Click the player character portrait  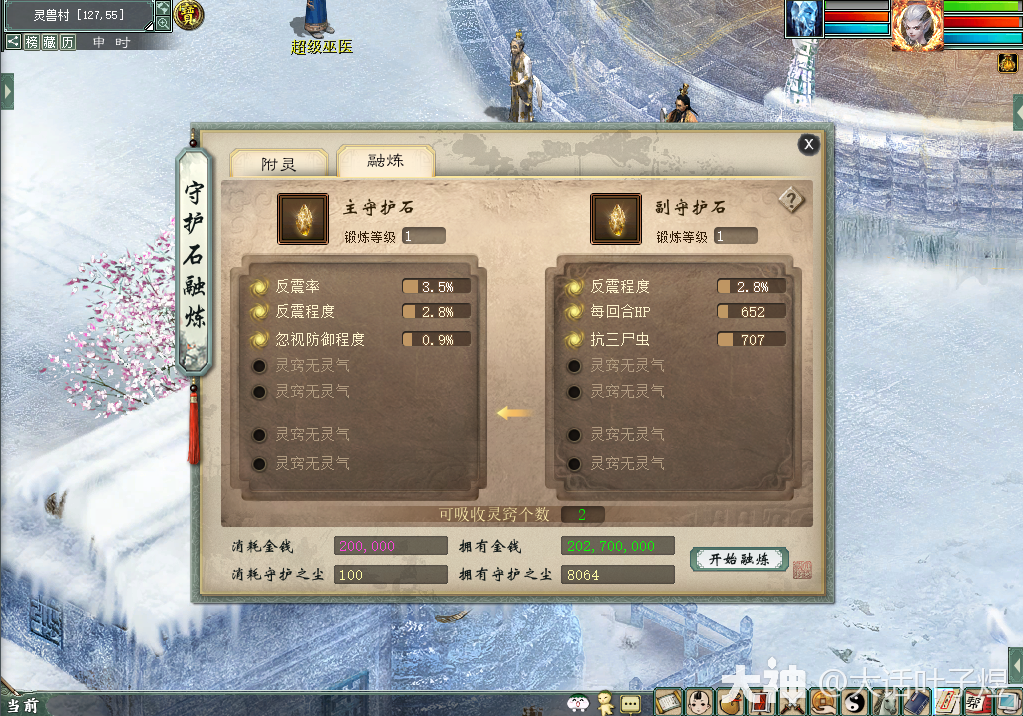pyautogui.click(x=917, y=24)
